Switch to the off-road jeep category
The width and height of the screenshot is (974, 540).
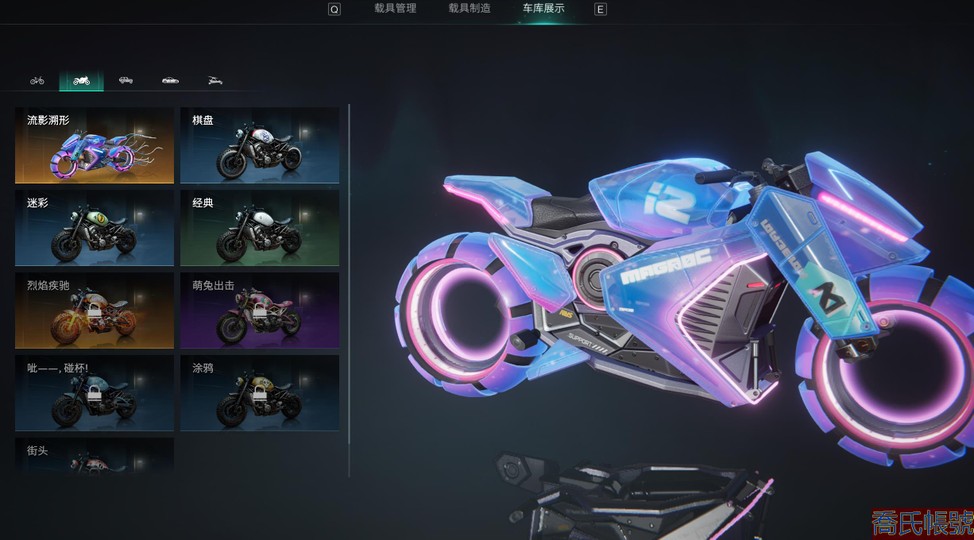pyautogui.click(x=125, y=80)
